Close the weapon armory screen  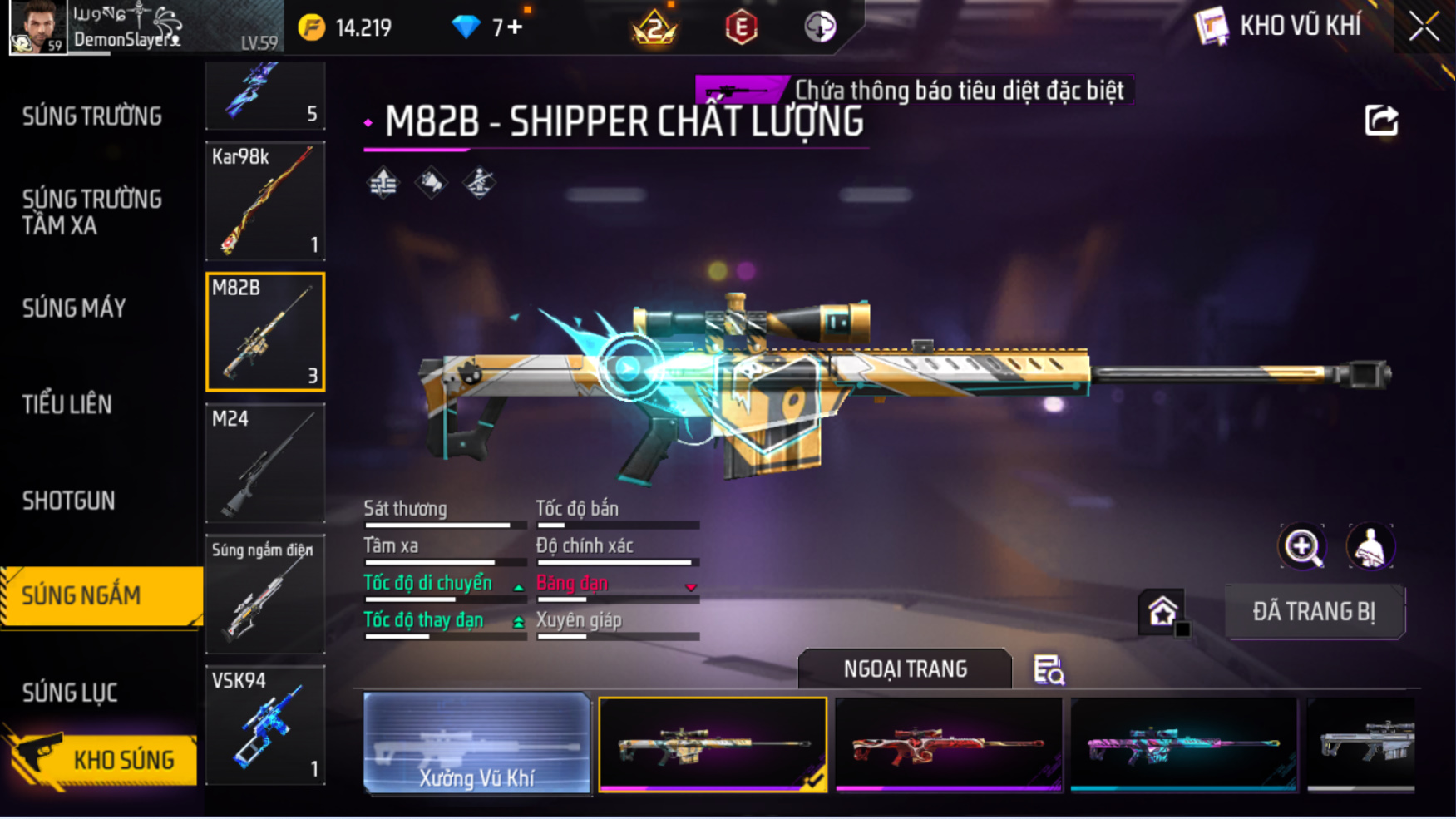1424,27
